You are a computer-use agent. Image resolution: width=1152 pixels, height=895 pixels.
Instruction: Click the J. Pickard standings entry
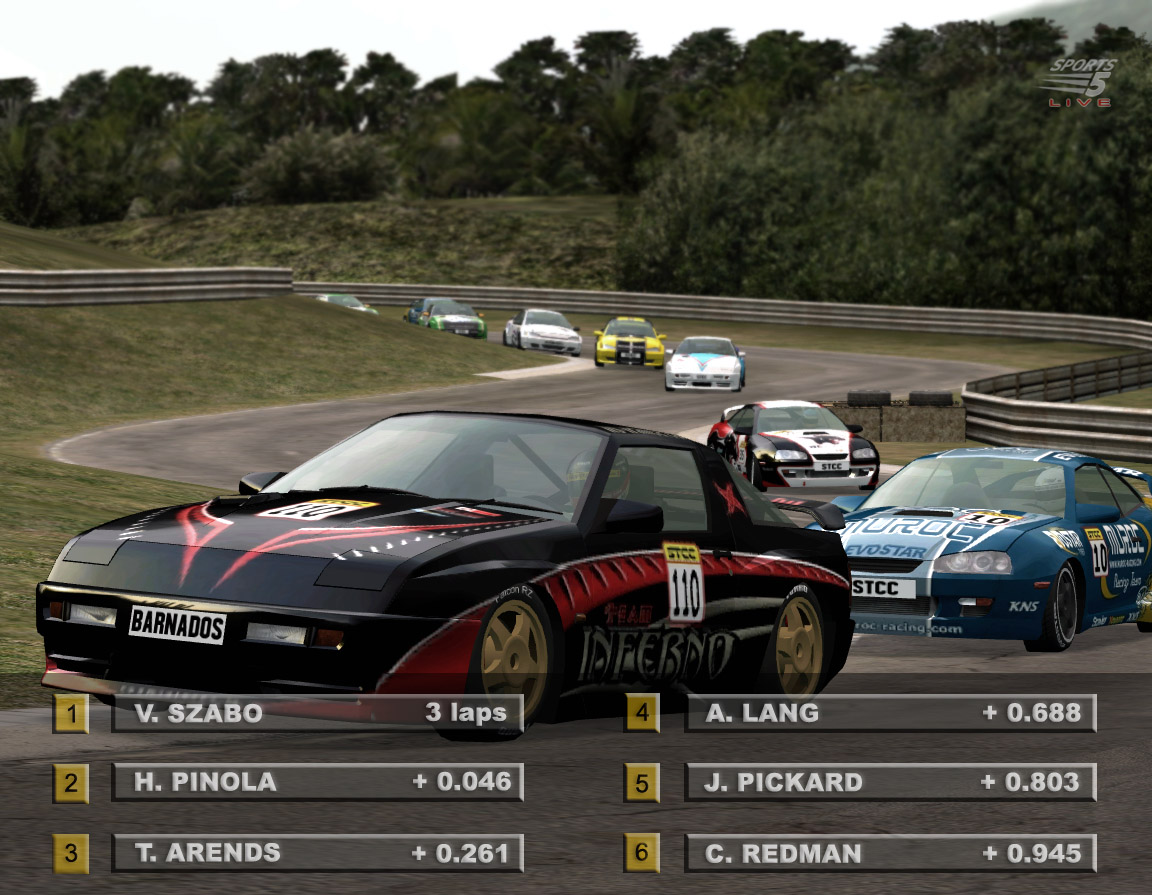tap(889, 782)
